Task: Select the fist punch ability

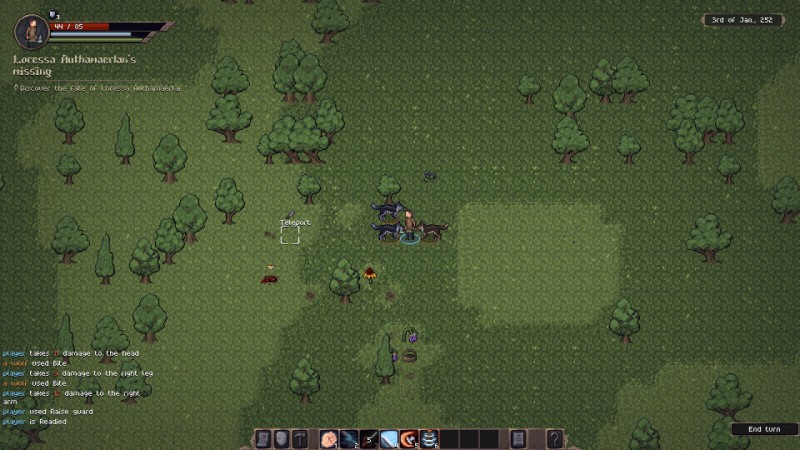Action: [x=328, y=438]
